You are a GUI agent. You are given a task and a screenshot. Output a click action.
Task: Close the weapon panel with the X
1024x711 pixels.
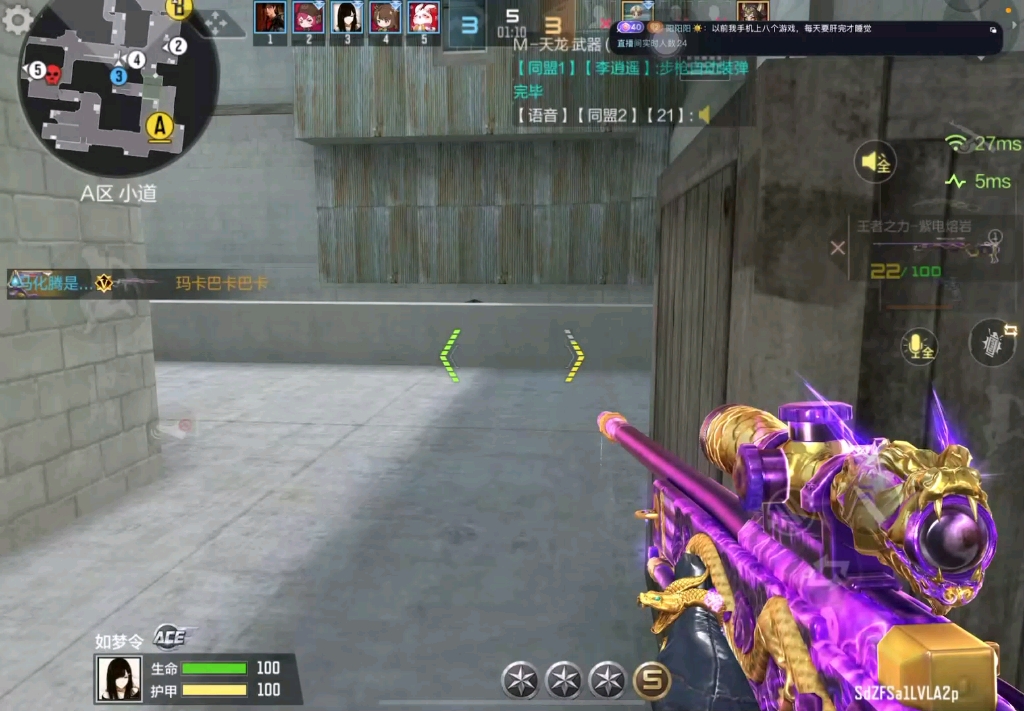838,248
